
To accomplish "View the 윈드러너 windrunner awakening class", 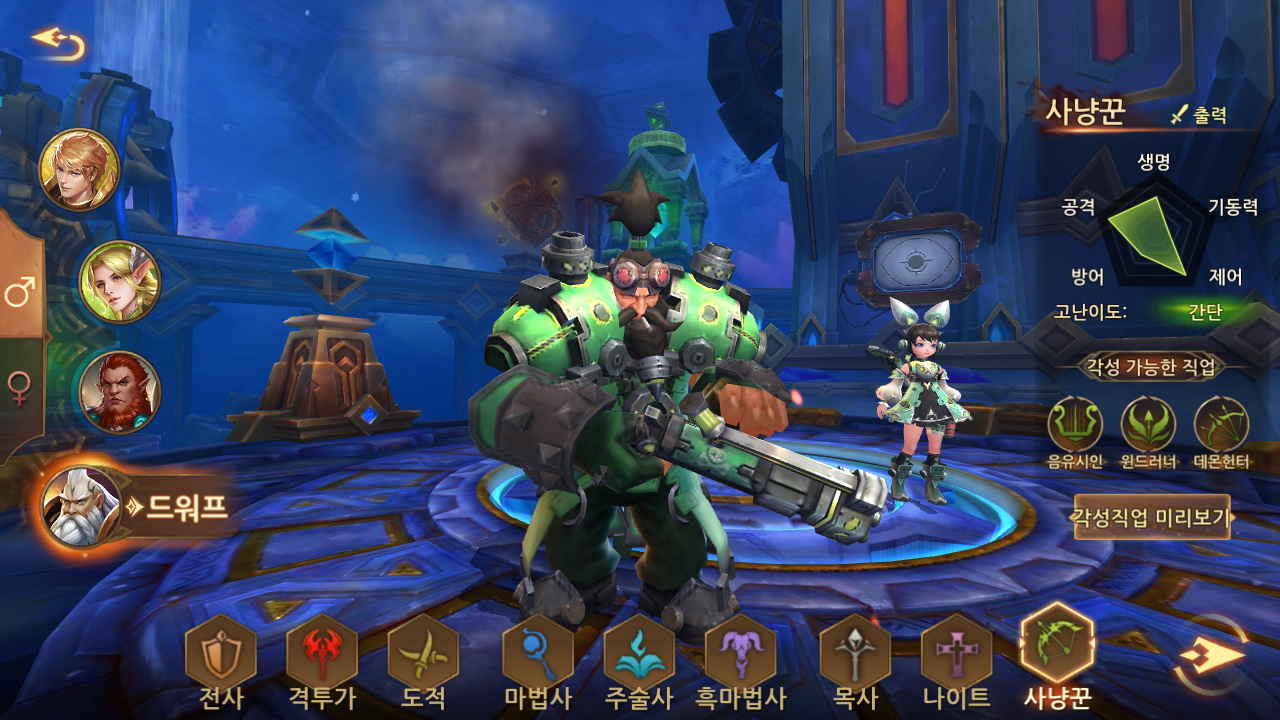I will 1148,426.
